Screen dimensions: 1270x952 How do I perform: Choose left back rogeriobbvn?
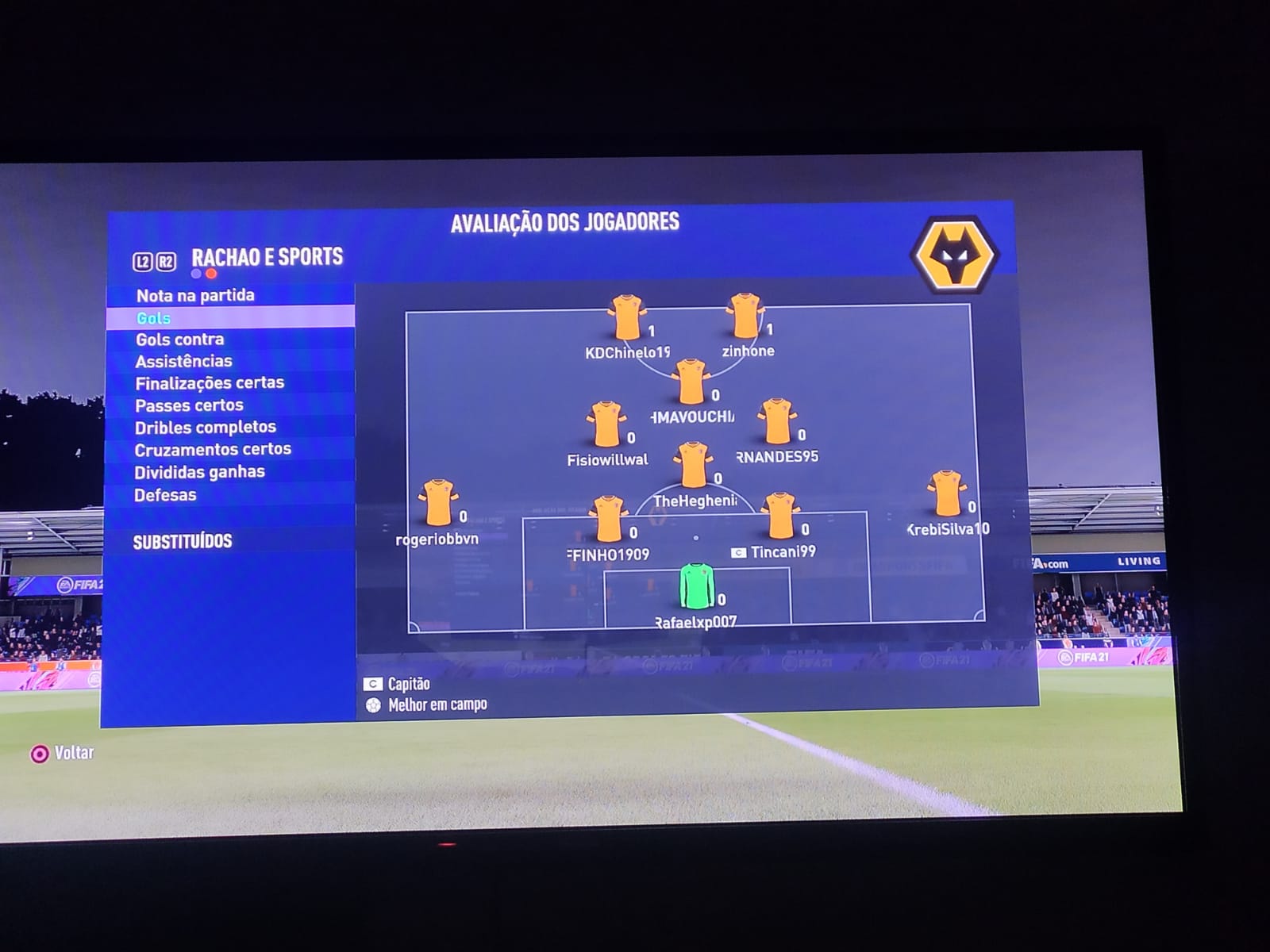(x=438, y=503)
